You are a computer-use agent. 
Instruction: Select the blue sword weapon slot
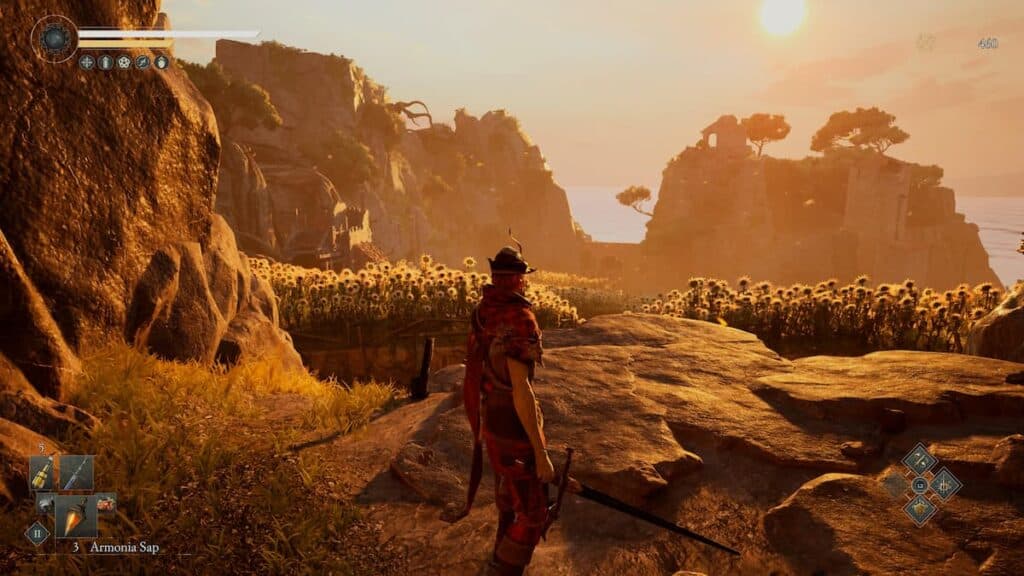tap(76, 473)
